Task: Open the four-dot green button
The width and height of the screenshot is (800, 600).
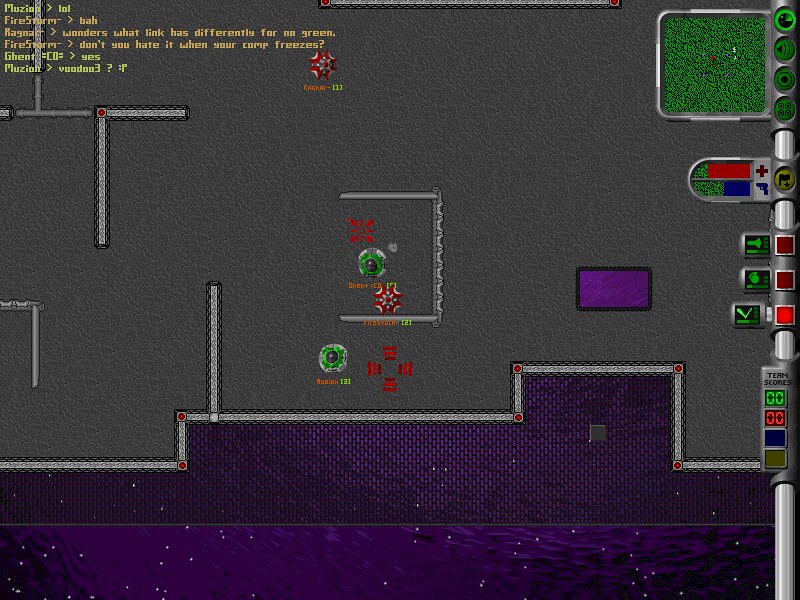Action: tap(786, 109)
